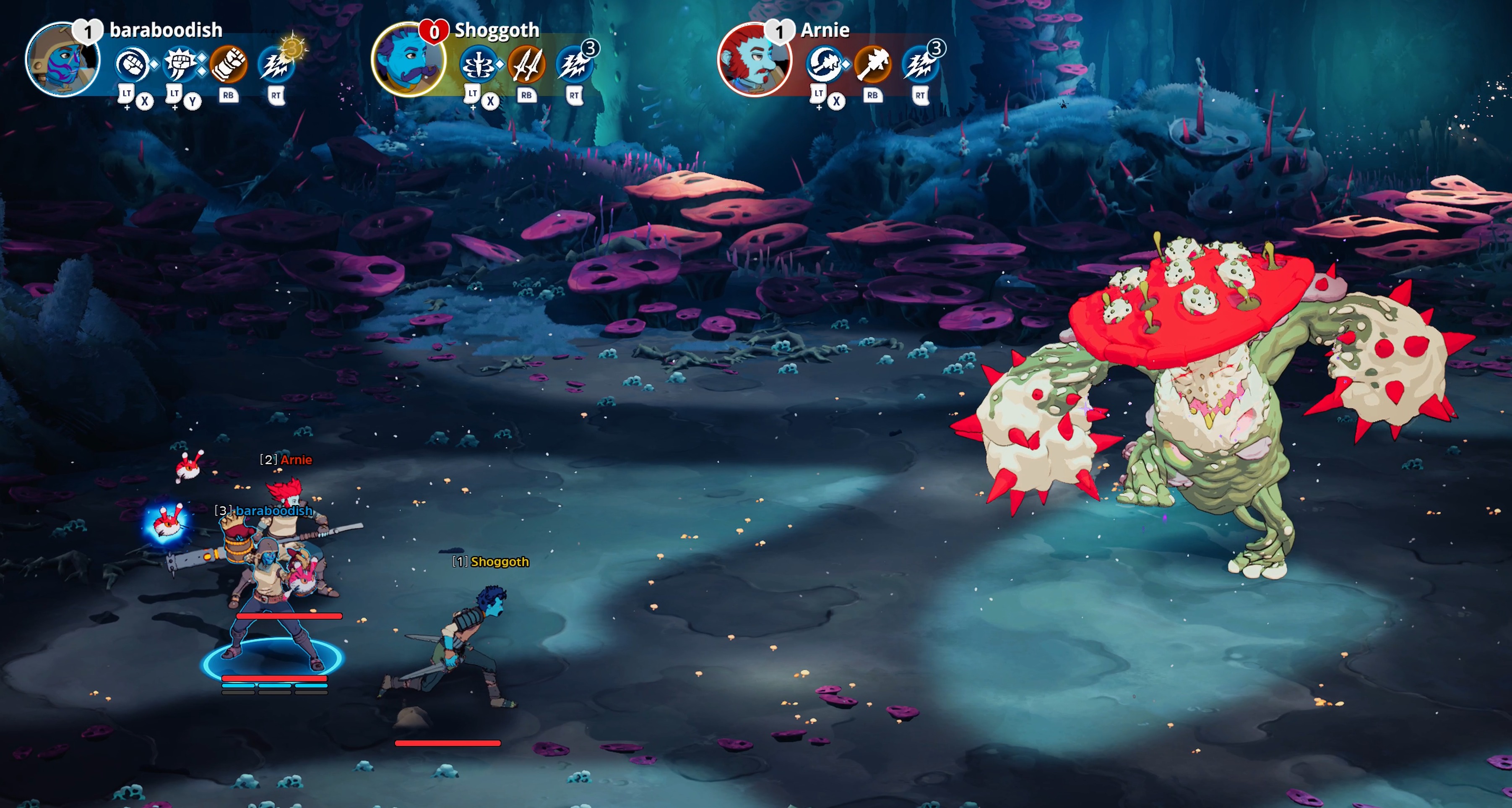This screenshot has width=1512, height=808.
Task: Activate baraboodish's dash ability icon
Action: pos(275,65)
